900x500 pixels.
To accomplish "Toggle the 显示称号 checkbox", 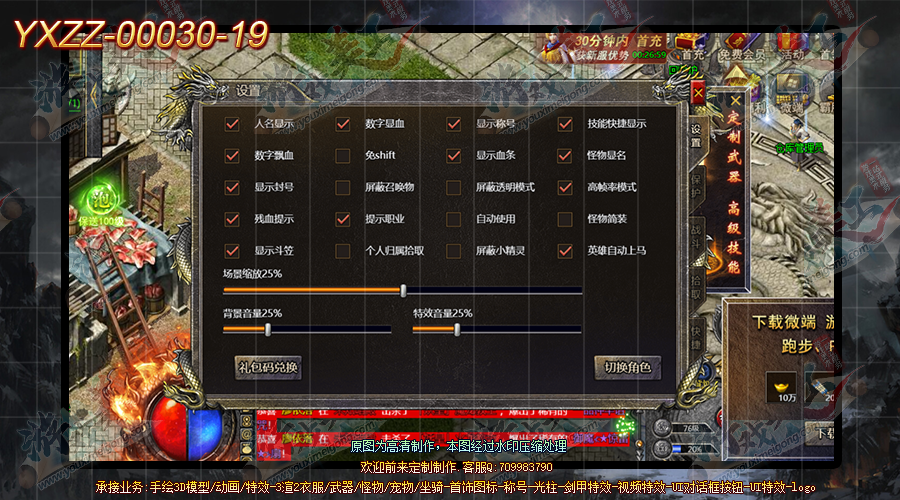I will [x=454, y=124].
